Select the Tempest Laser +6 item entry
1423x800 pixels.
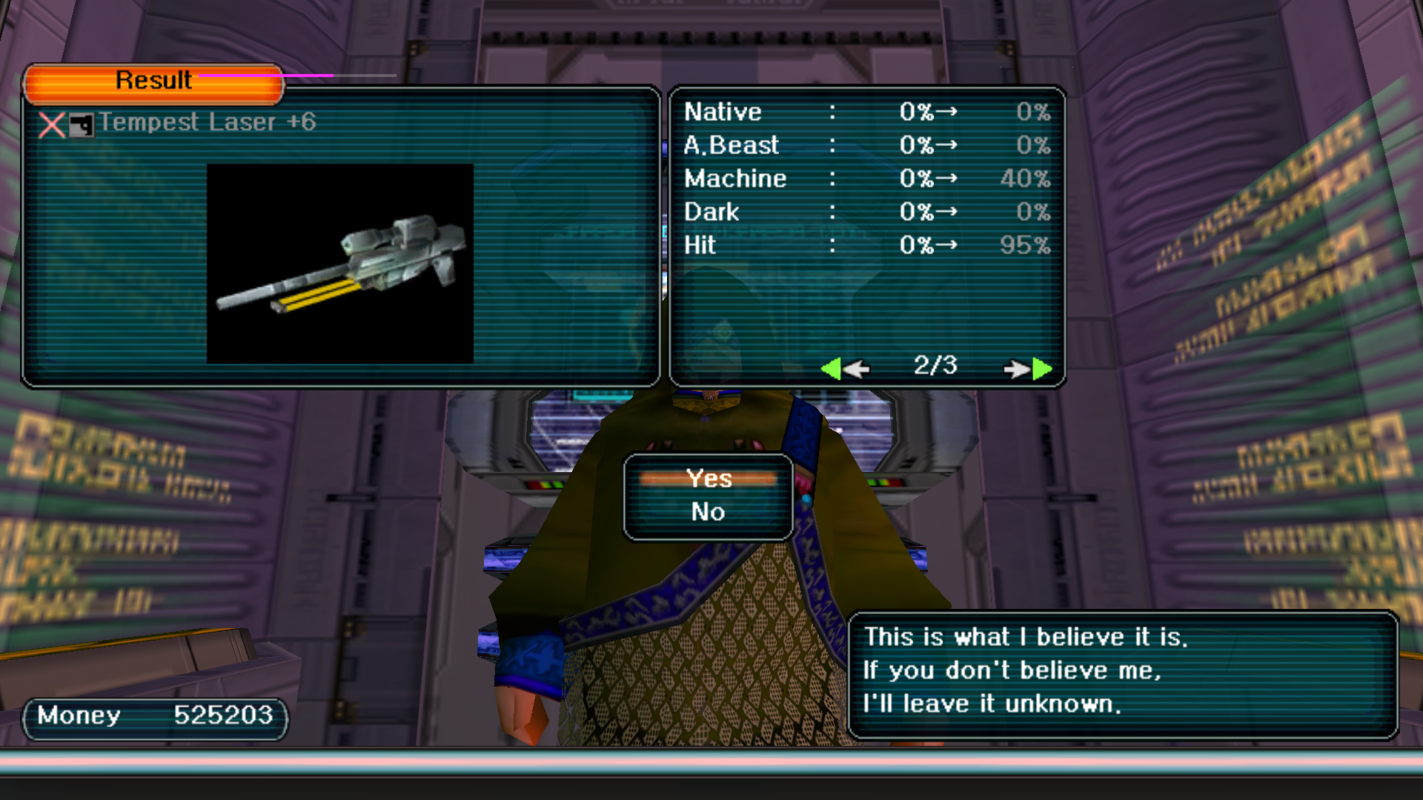point(206,123)
